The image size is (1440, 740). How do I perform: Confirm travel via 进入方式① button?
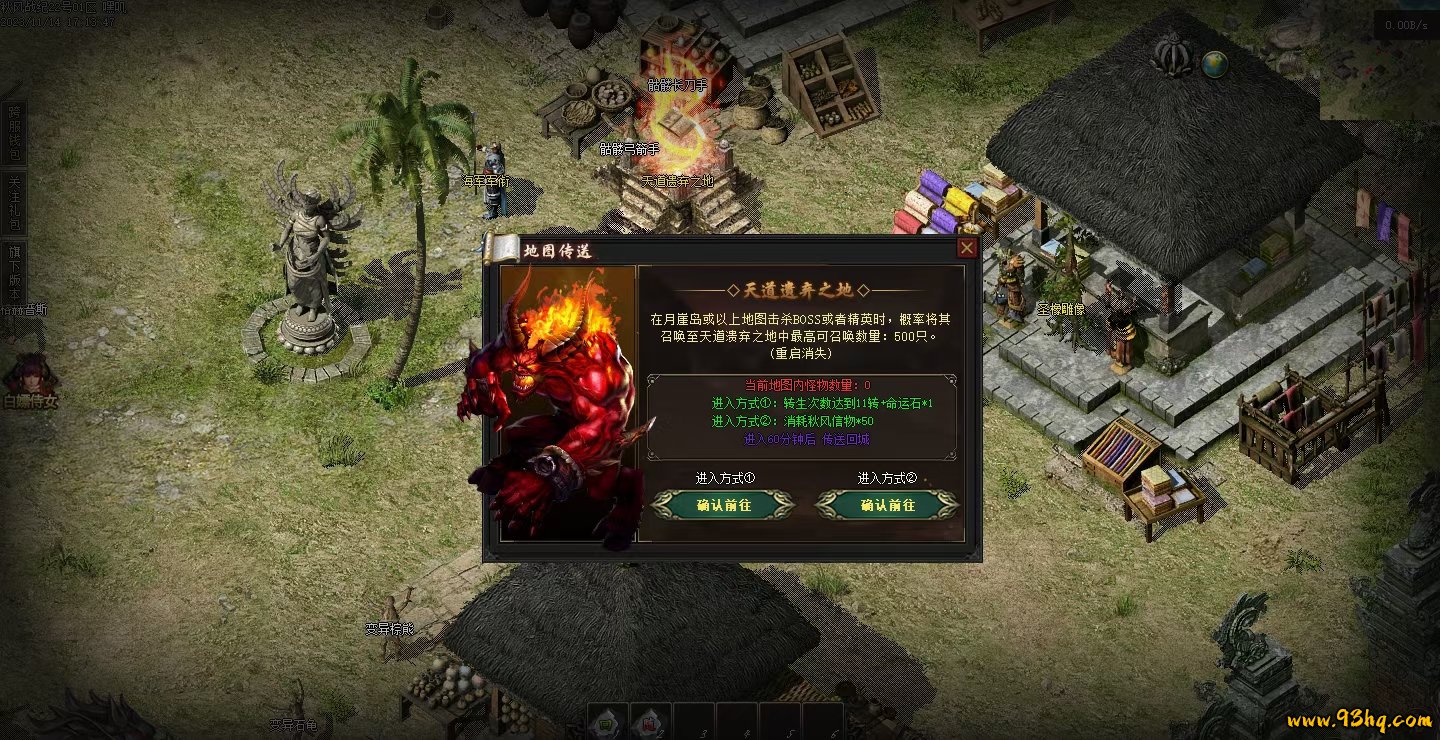(x=723, y=505)
